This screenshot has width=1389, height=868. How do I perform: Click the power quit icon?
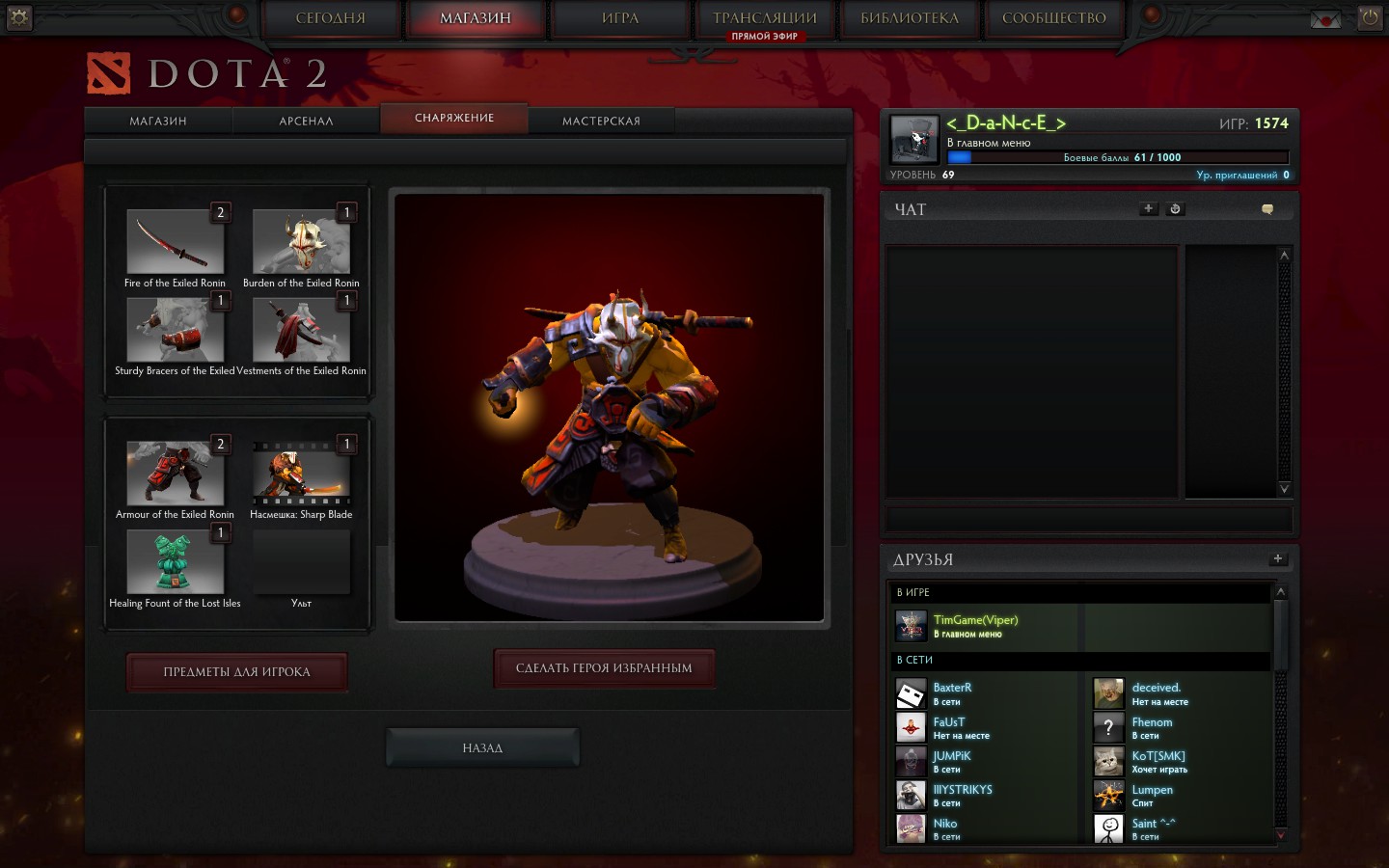point(1370,17)
